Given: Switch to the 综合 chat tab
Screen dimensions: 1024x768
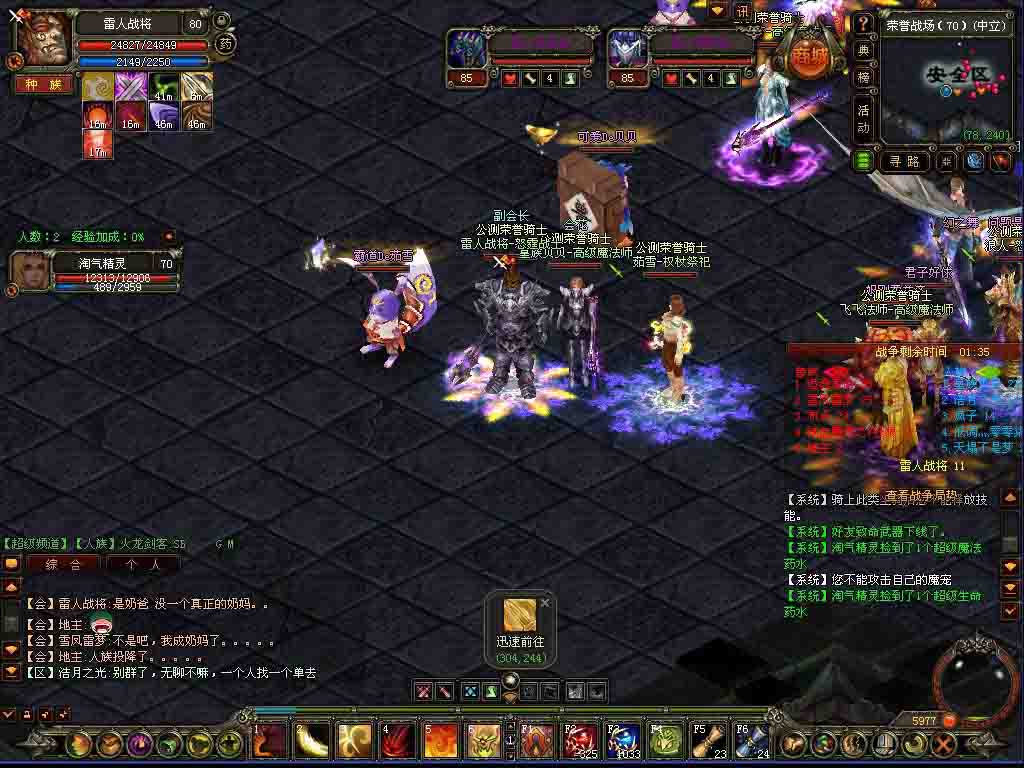Looking at the screenshot, I should click(62, 564).
